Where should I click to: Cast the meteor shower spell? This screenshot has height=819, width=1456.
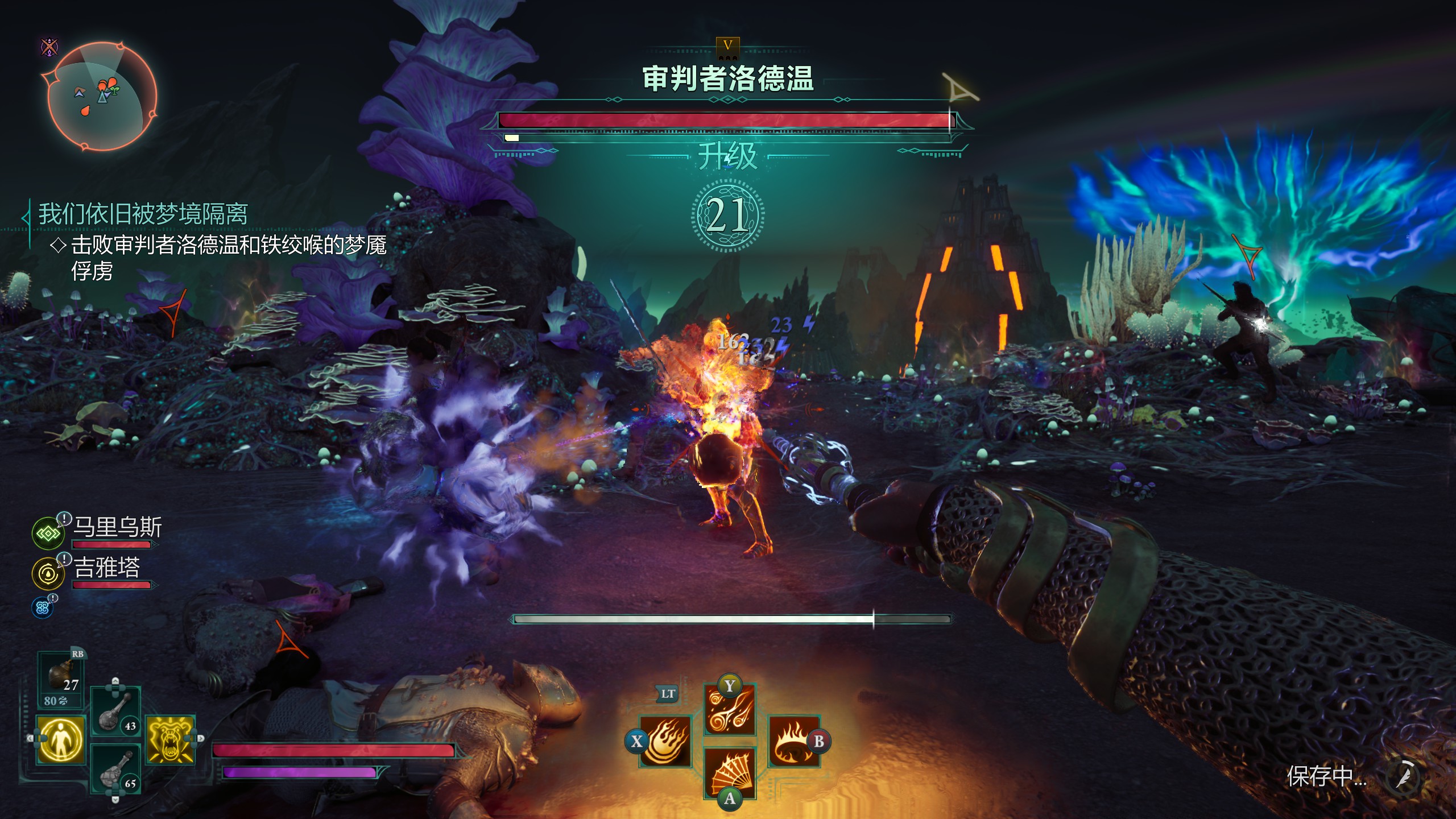click(730, 710)
